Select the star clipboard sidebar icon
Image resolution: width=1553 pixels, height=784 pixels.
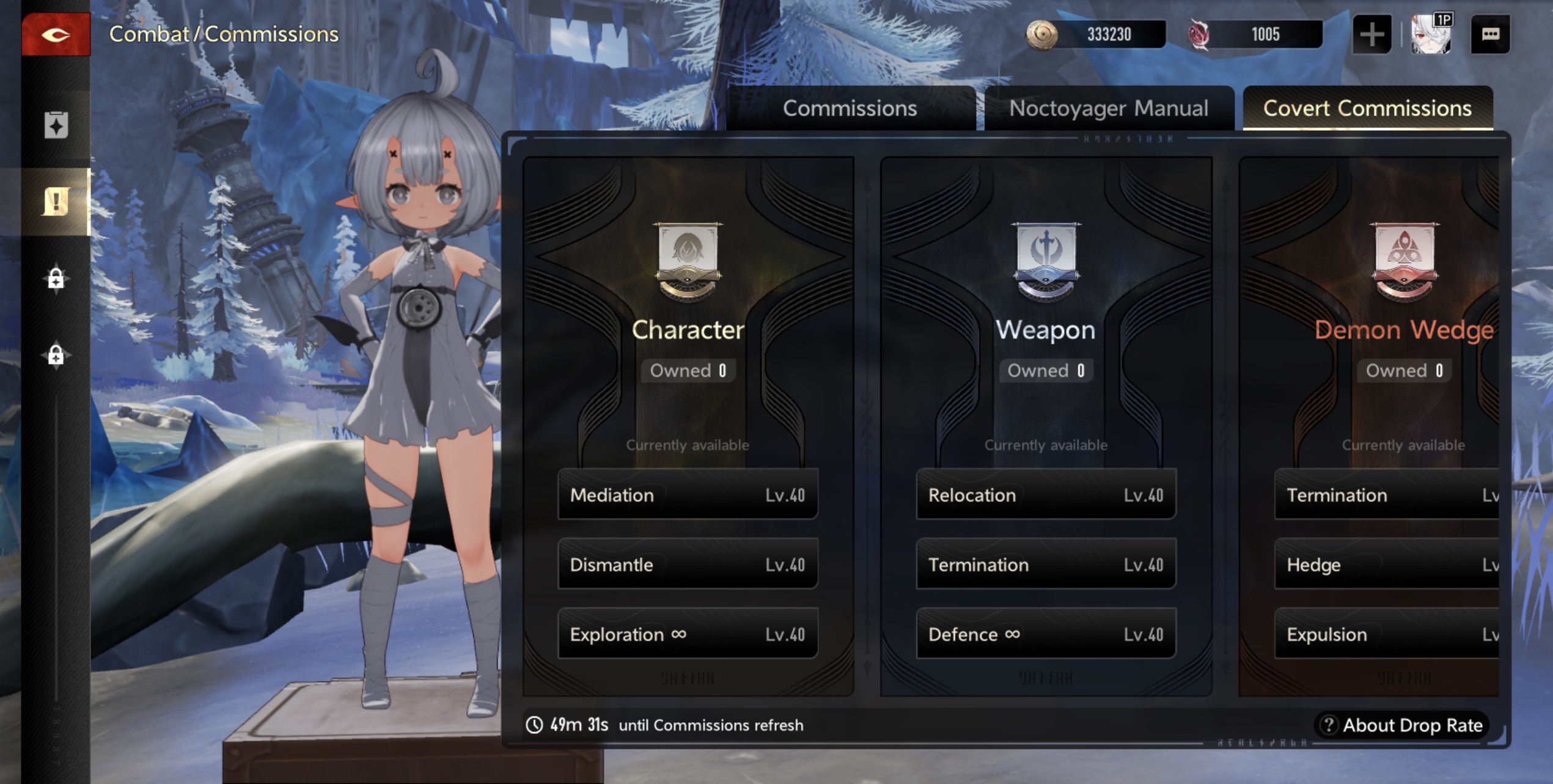[x=56, y=125]
